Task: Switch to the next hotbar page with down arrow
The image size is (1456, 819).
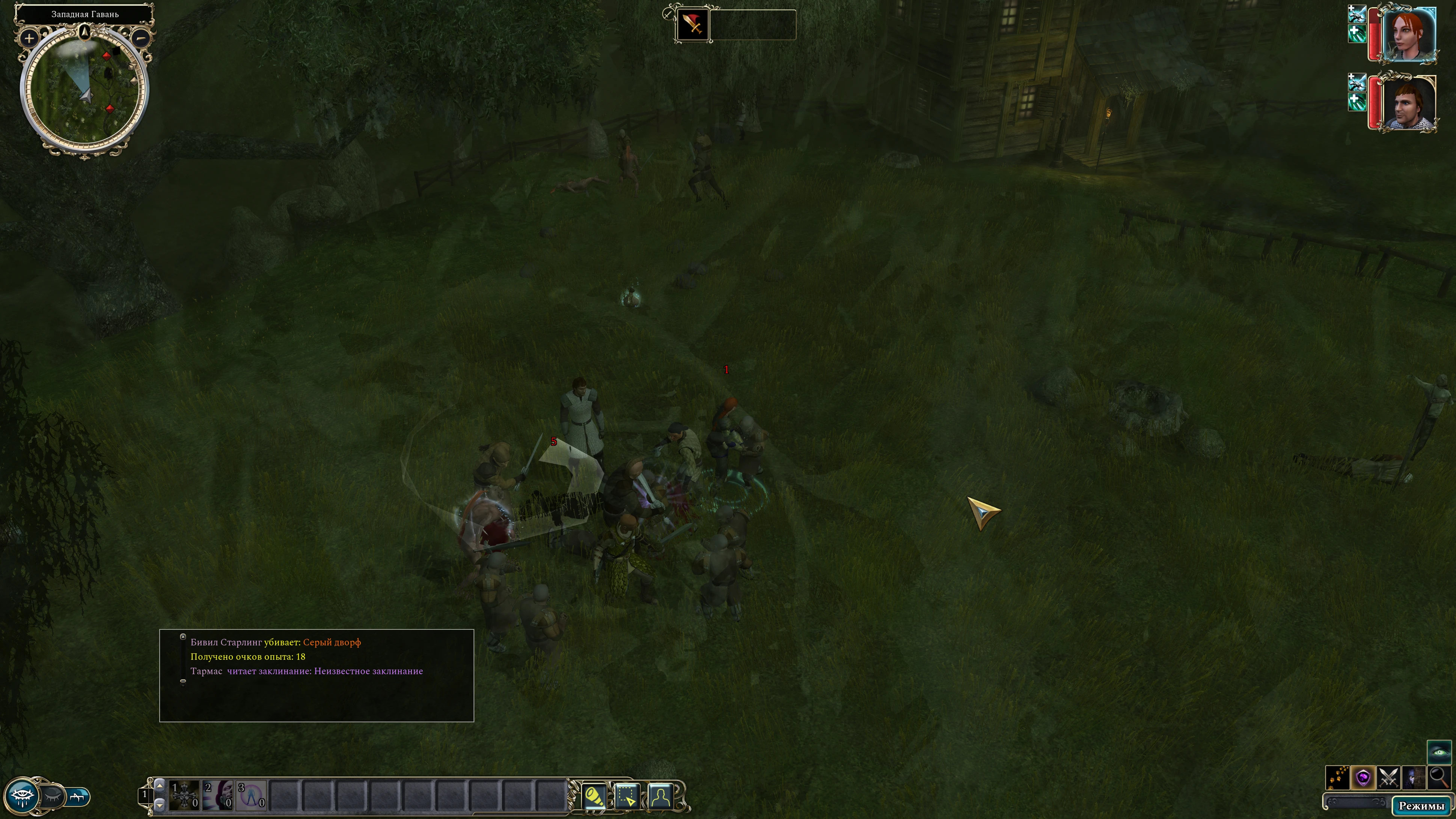Action: pyautogui.click(x=160, y=804)
